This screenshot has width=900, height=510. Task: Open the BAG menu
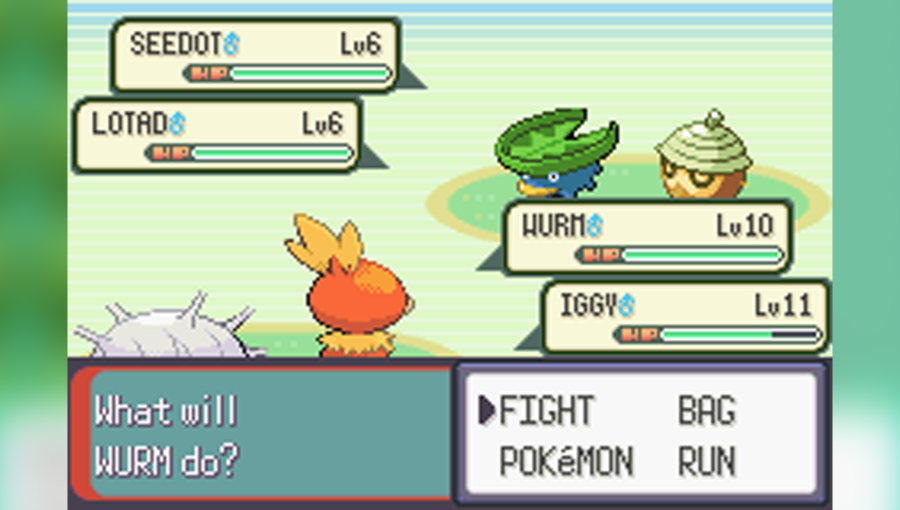pos(706,410)
